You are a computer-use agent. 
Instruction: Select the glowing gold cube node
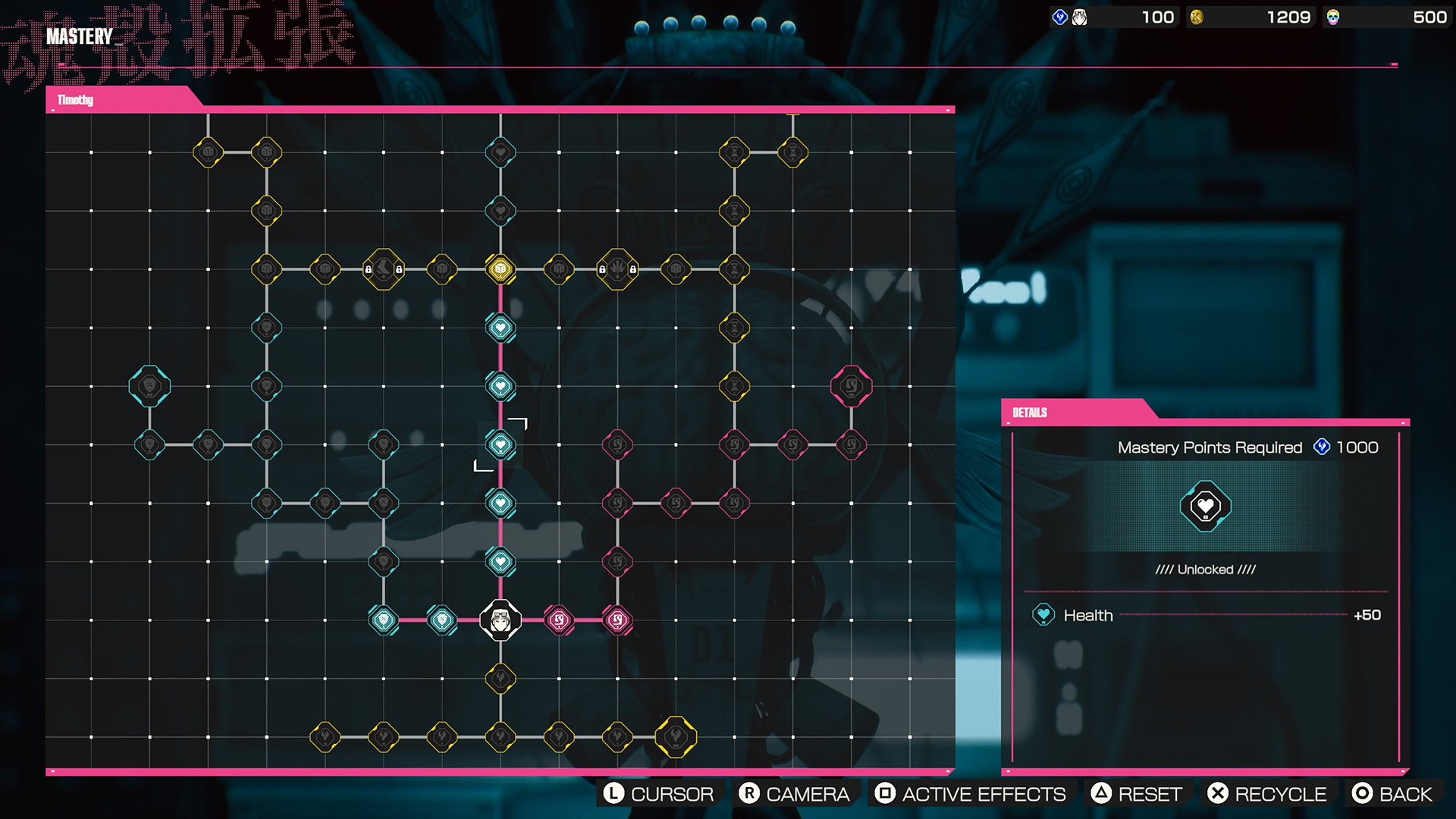pos(500,269)
